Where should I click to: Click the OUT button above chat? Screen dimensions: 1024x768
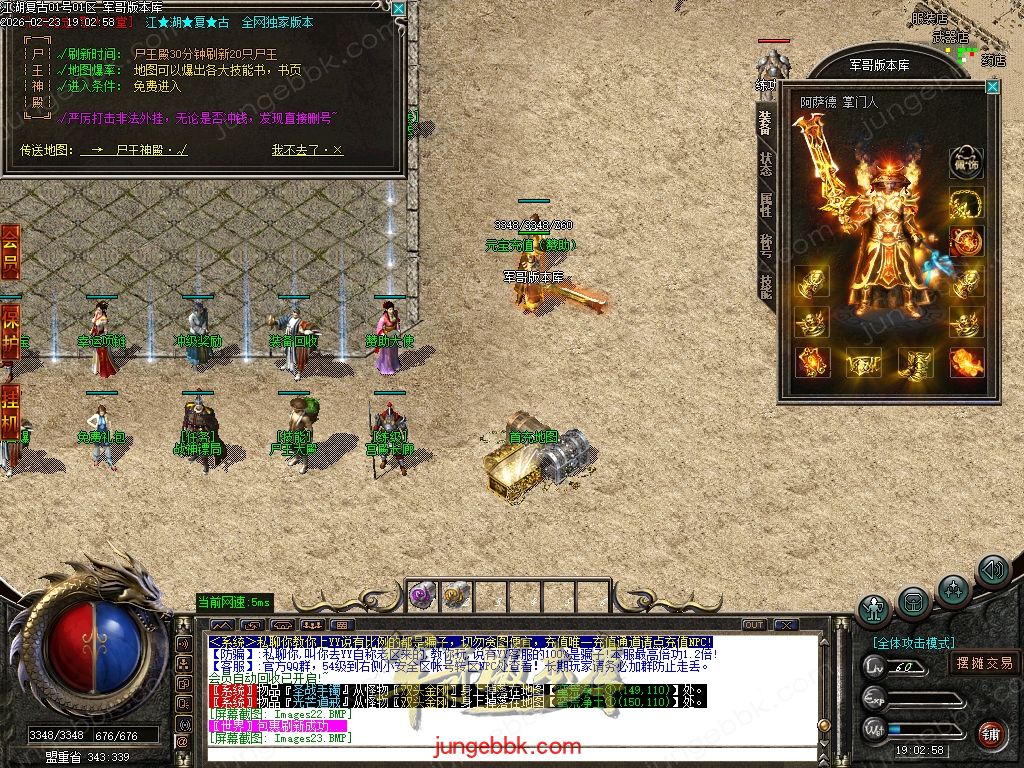pyautogui.click(x=754, y=625)
